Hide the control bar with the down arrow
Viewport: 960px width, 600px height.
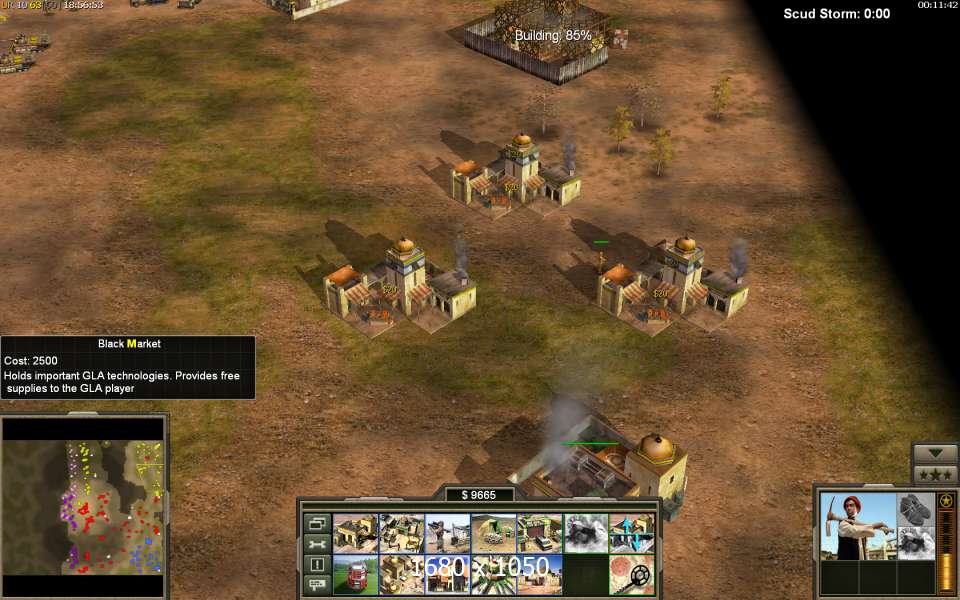point(936,453)
